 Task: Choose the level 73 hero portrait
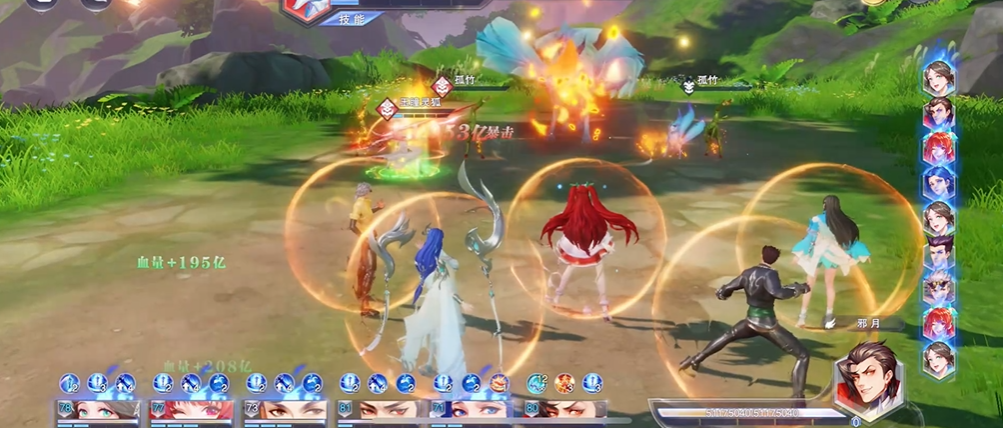point(285,409)
